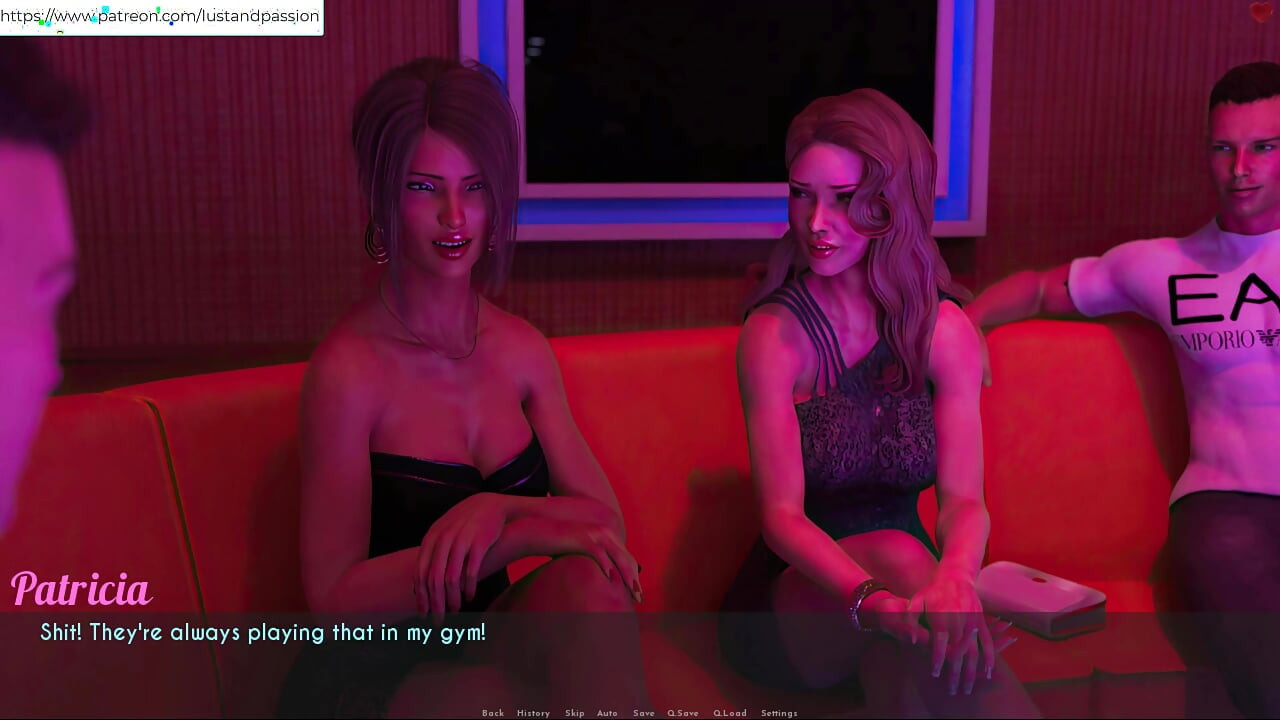Screen dimensions: 1280x720
Task: Perform a quick save with Q.Save
Action: point(683,712)
